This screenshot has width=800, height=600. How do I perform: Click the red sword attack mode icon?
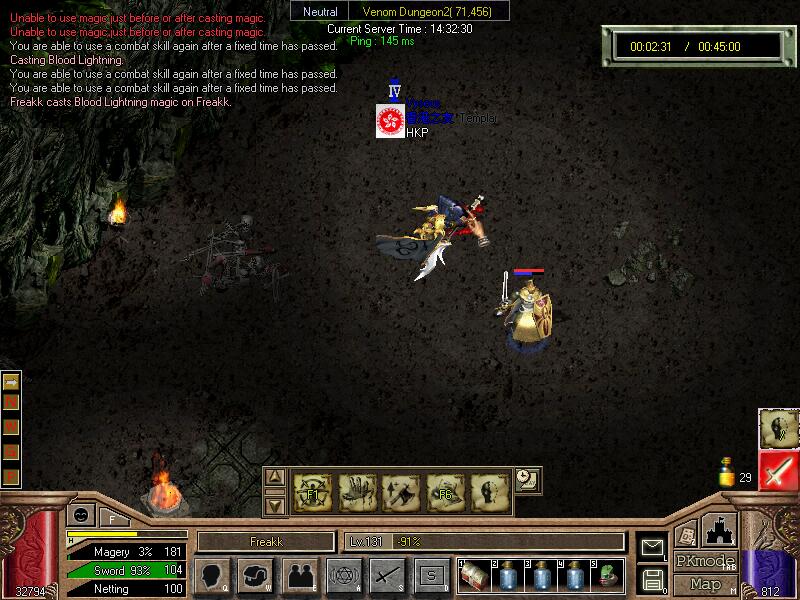coord(778,471)
